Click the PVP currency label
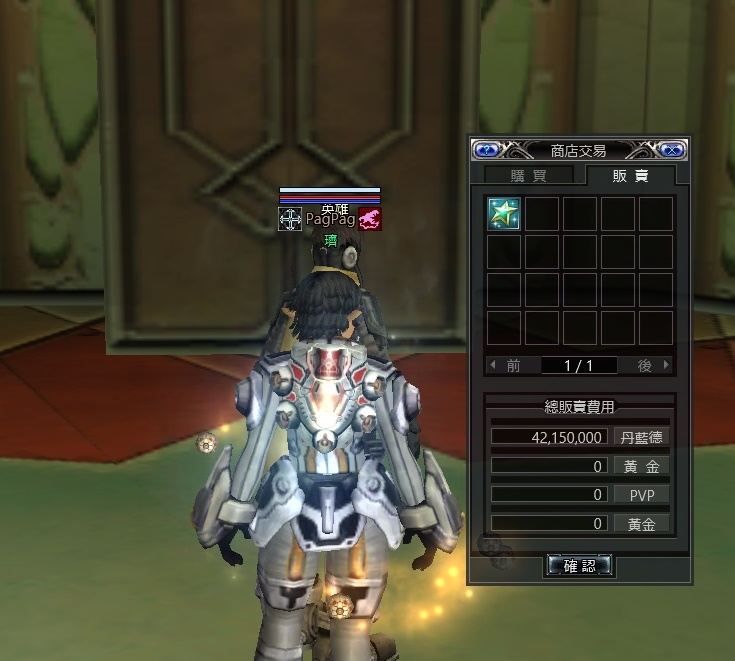 640,494
